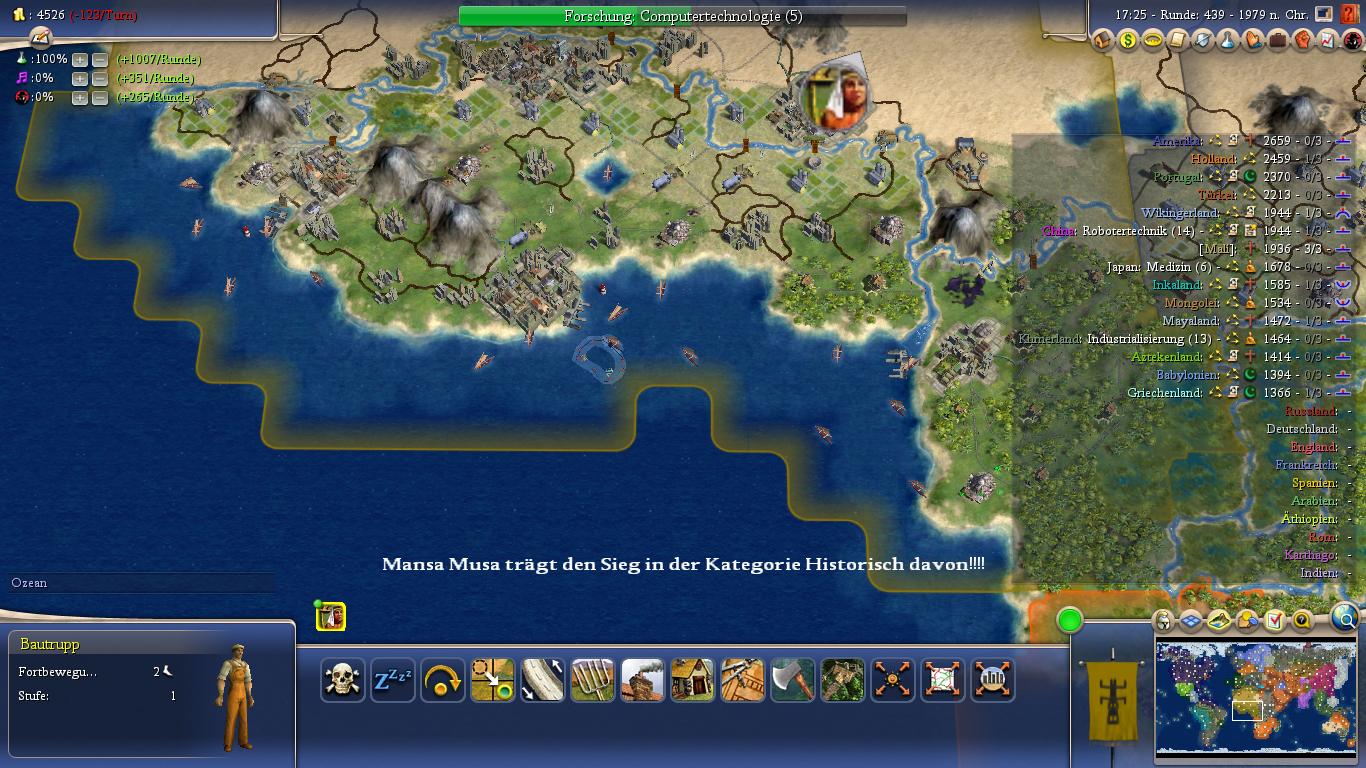Activate the chop forest axe action
The image size is (1366, 768).
(x=793, y=681)
